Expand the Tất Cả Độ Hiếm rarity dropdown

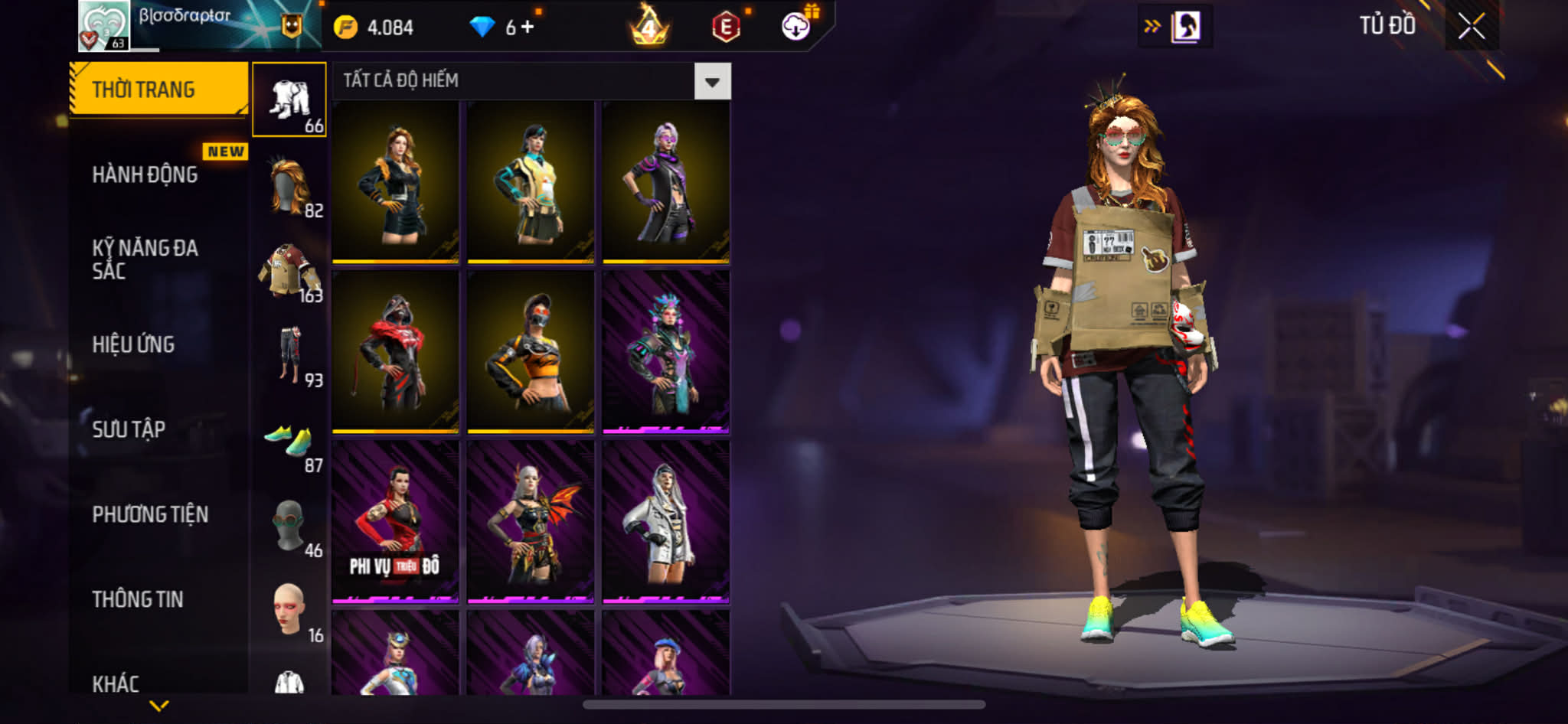(x=712, y=81)
